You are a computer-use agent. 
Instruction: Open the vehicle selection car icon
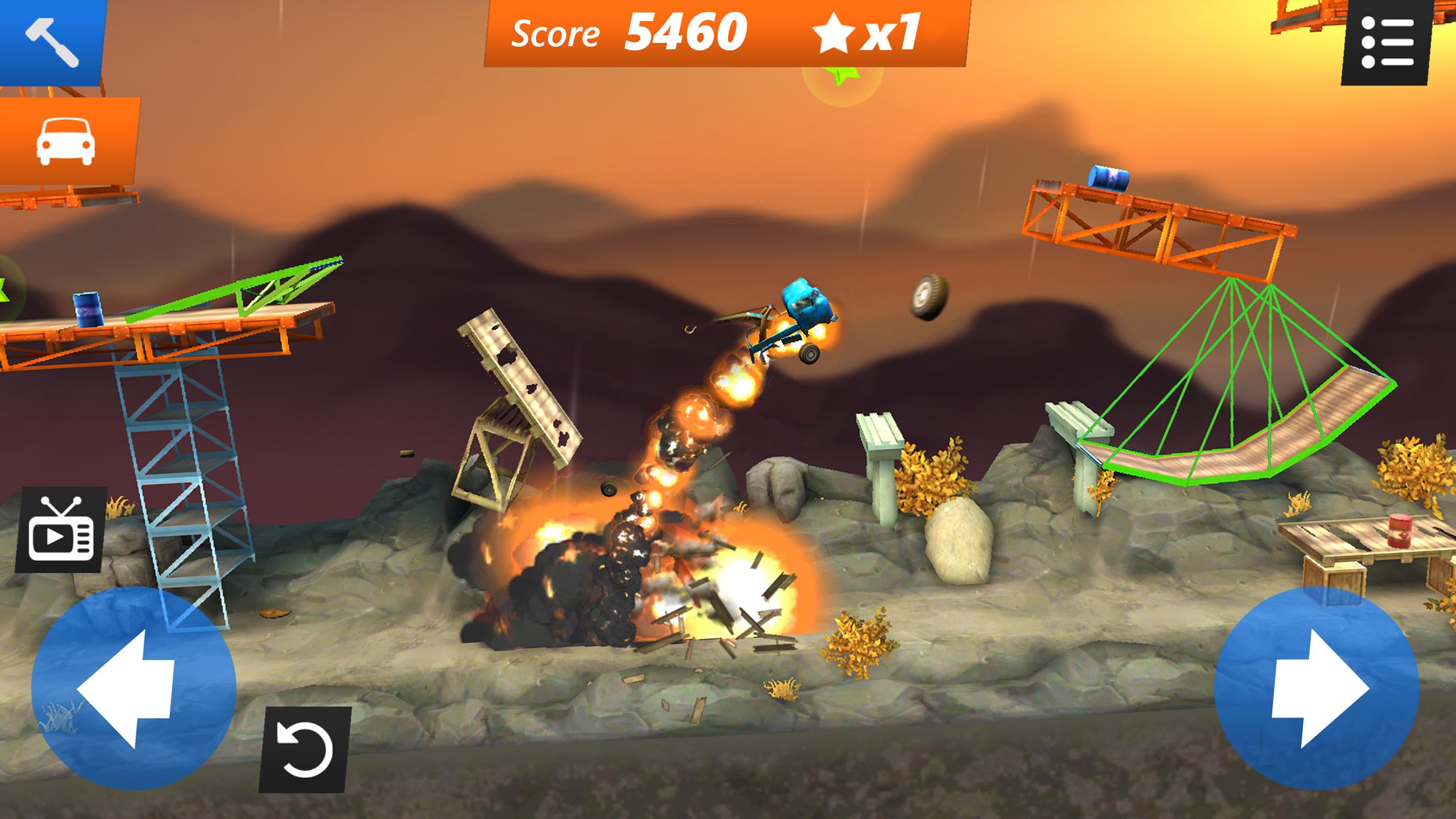tap(66, 142)
